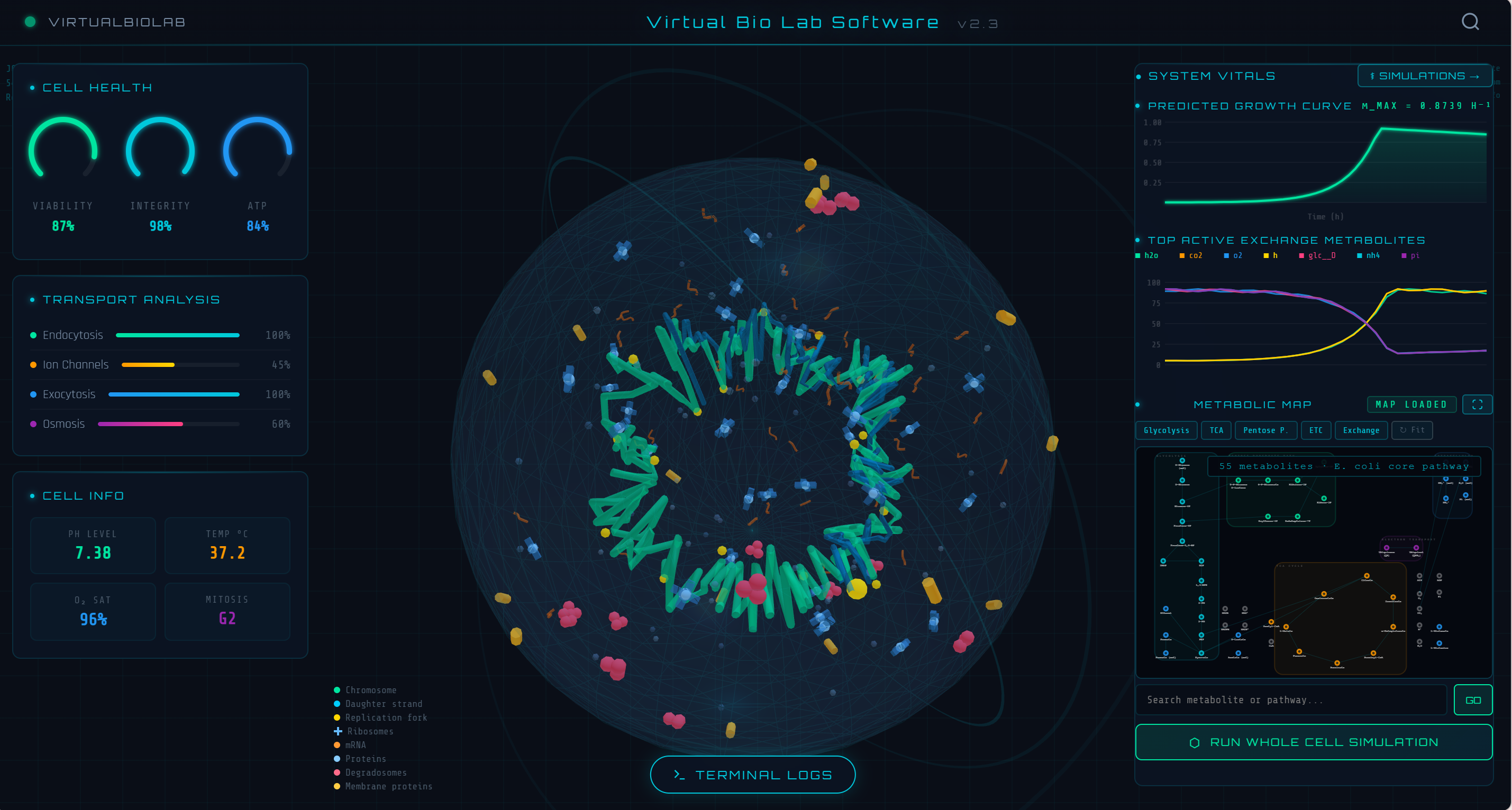
Task: Click the hexagon icon on Run Whole Cell Simulation
Action: 1195,741
